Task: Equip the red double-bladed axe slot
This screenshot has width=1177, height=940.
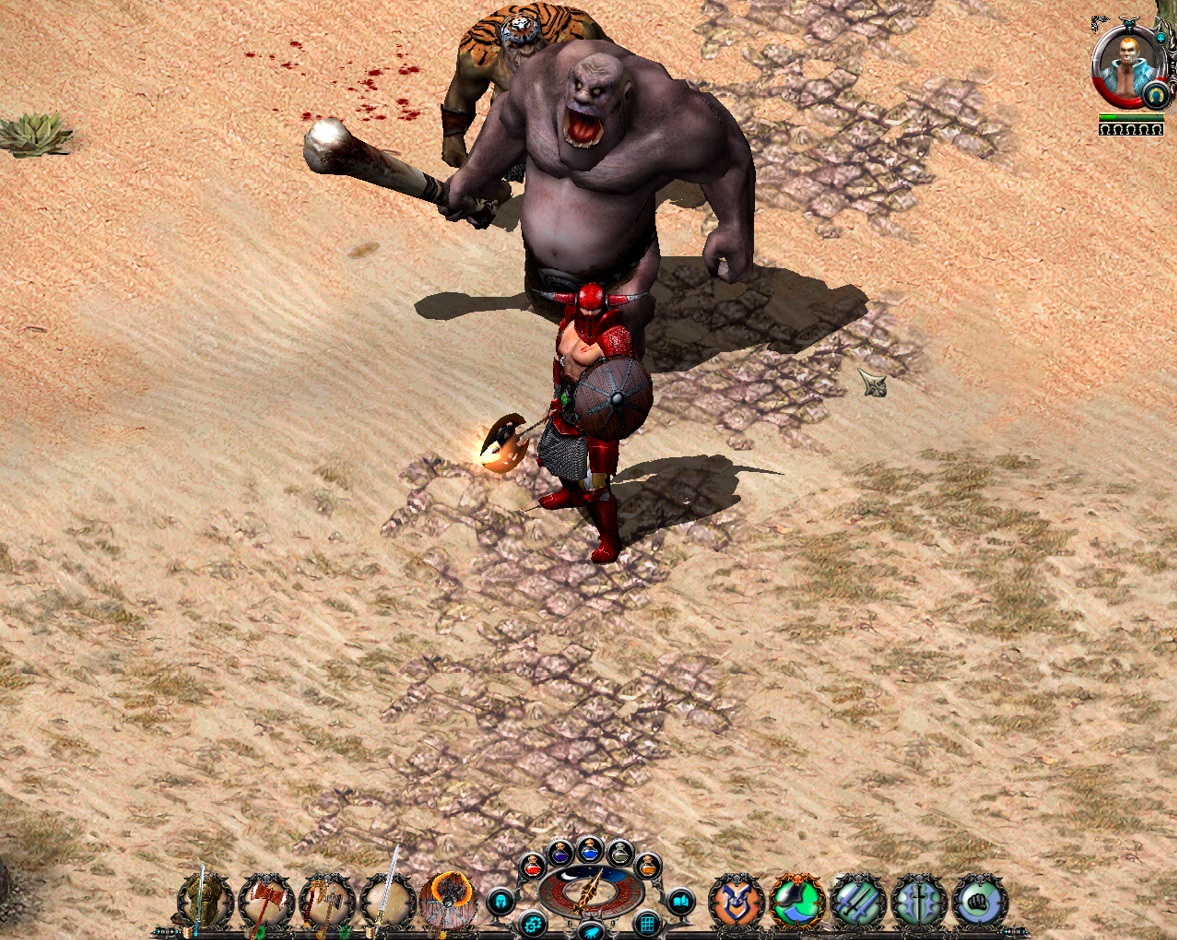Action: (266, 901)
